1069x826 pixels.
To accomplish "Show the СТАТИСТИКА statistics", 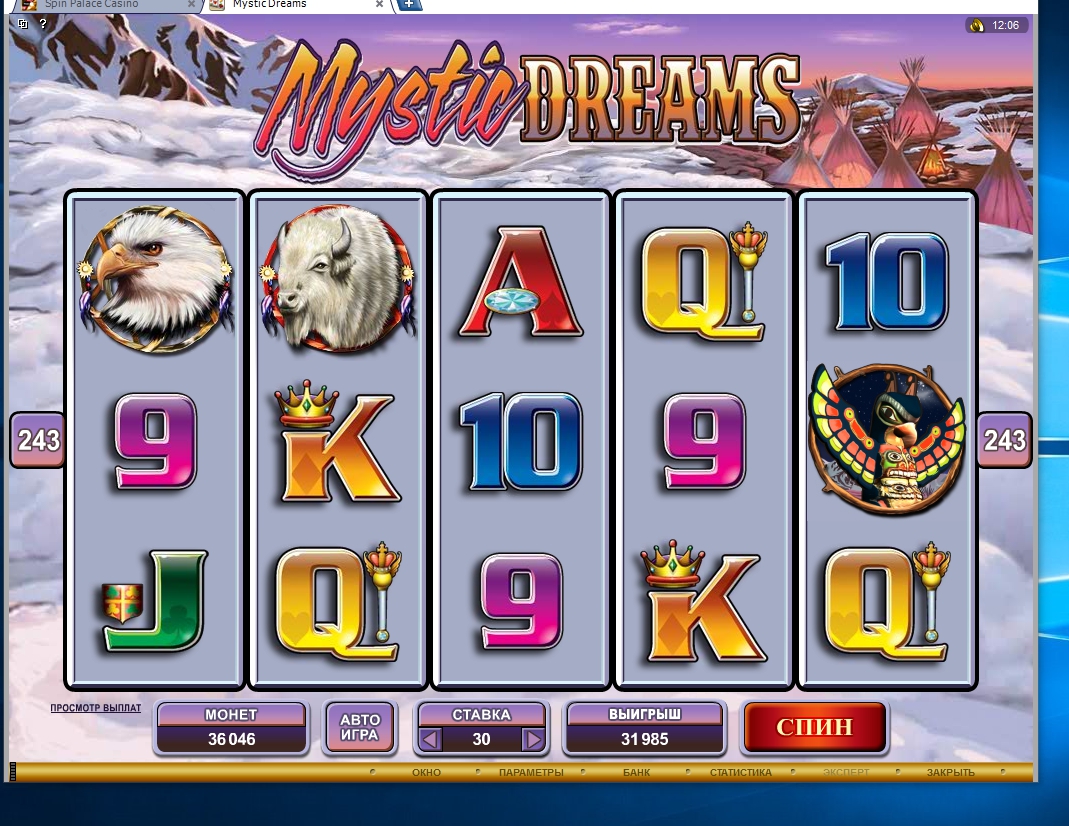I will [x=740, y=772].
